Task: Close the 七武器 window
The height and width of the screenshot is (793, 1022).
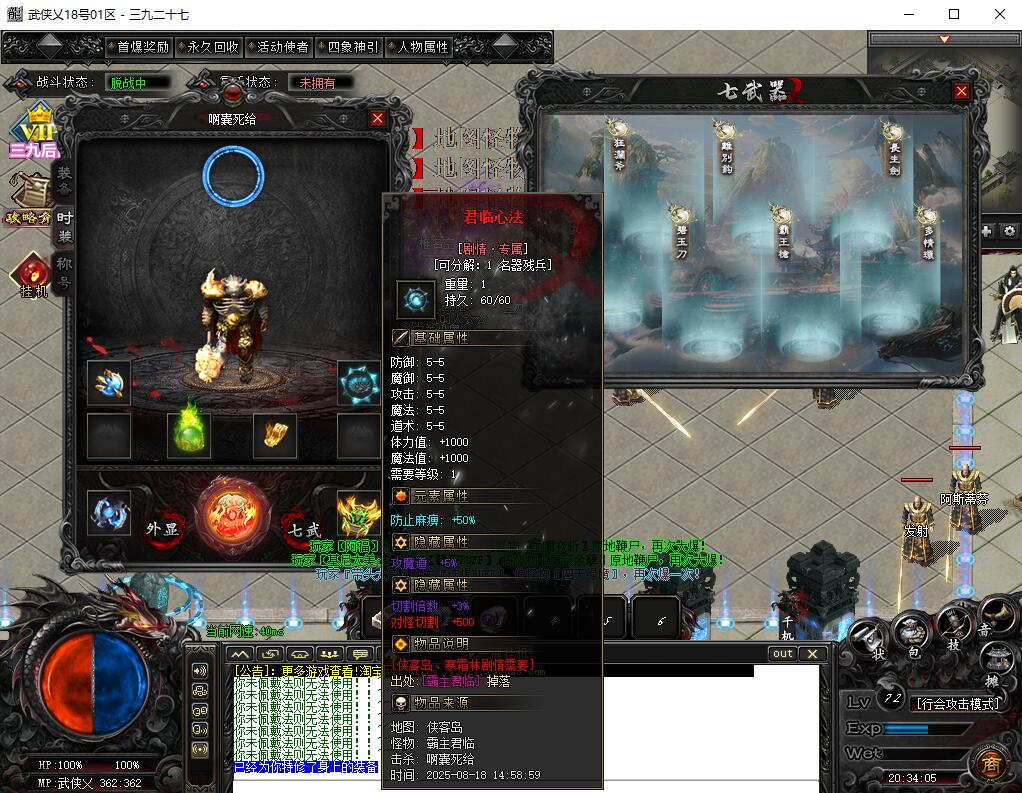Action: pos(961,91)
